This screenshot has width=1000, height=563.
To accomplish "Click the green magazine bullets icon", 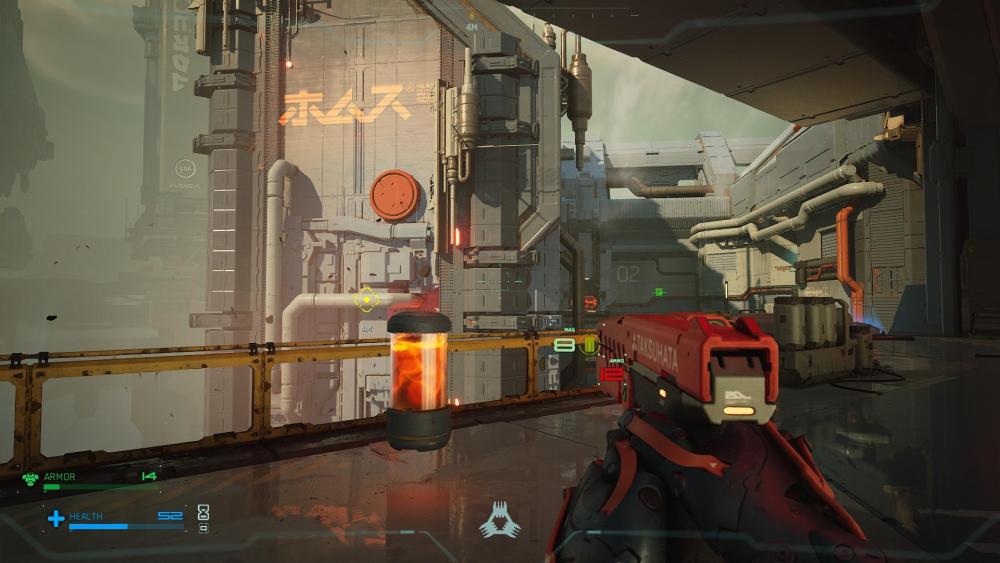I will click(590, 345).
